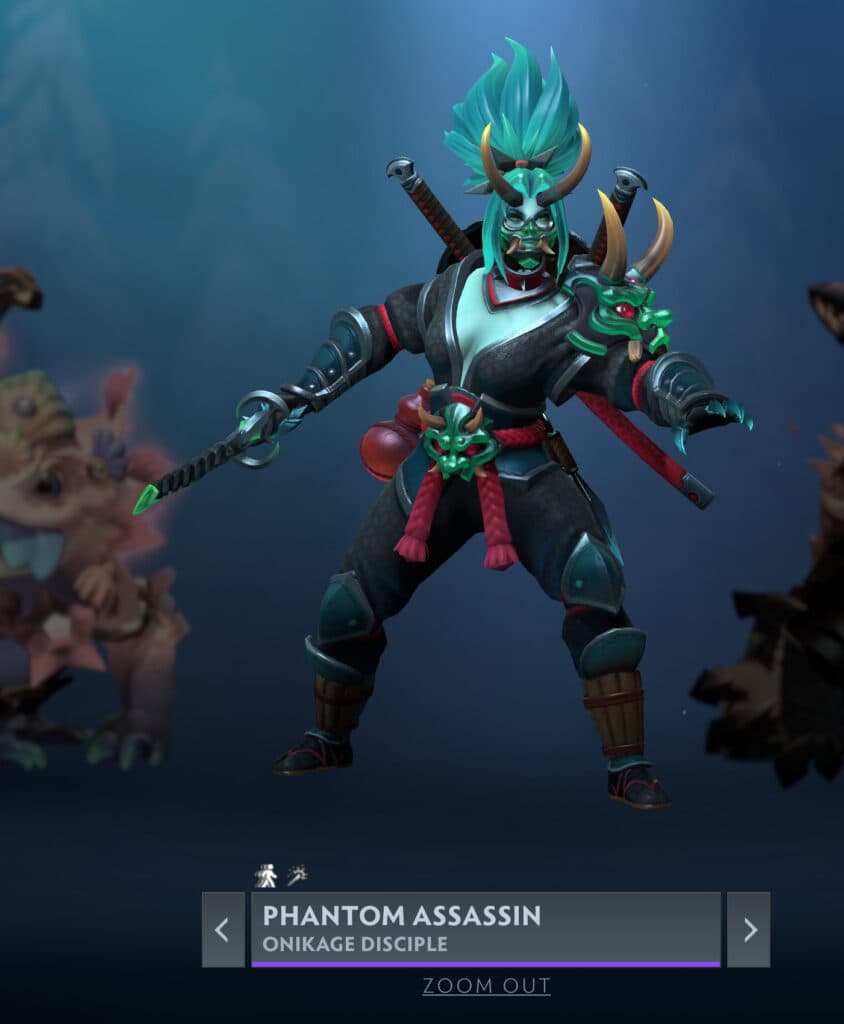This screenshot has height=1024, width=844.
Task: Click the attacking figure animation icon
Action: pyautogui.click(x=297, y=876)
